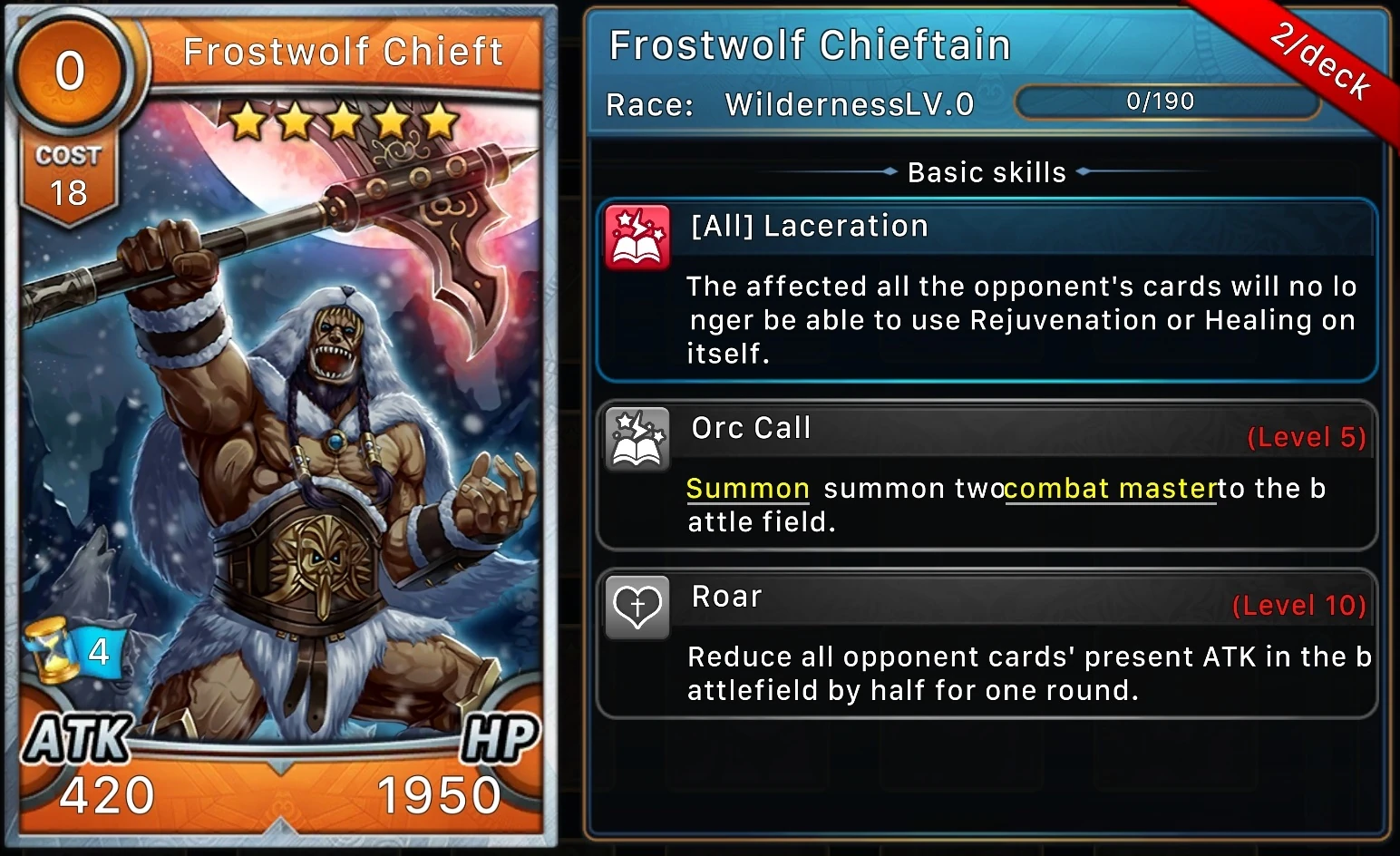Click the 2/deck corner ribbon
This screenshot has height=856, width=1400.
point(1319,59)
